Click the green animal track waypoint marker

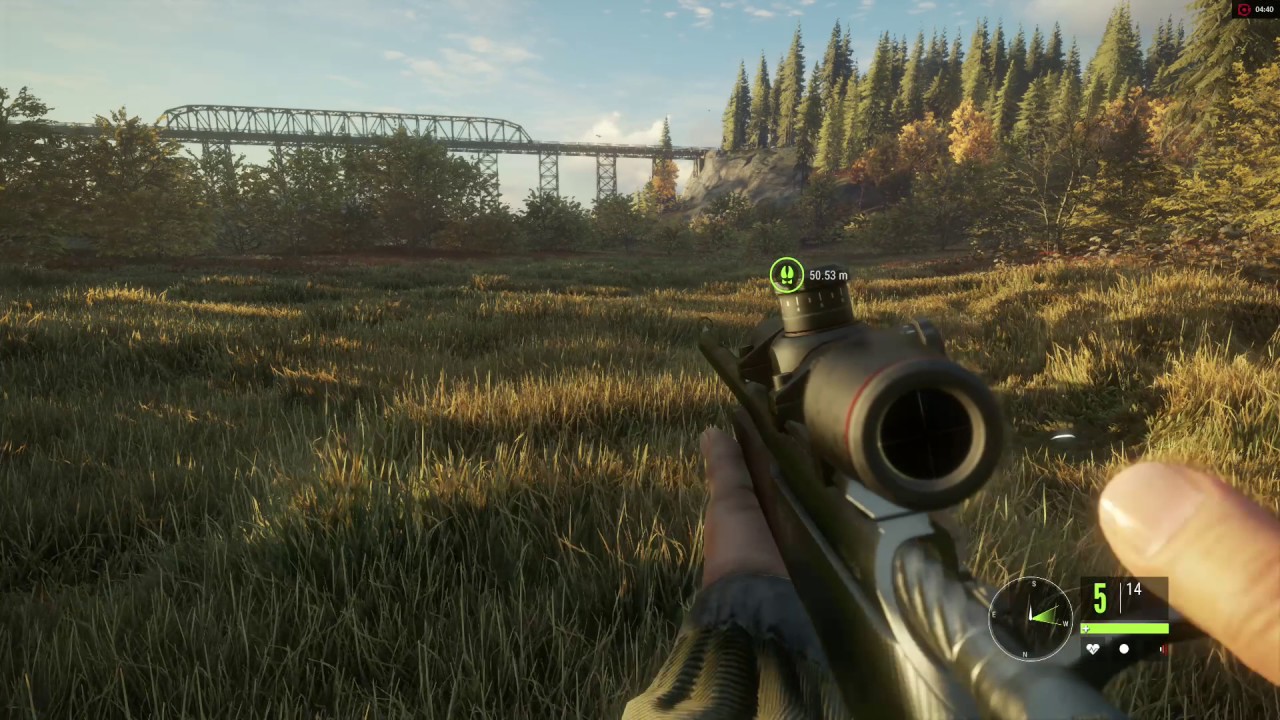coord(786,275)
